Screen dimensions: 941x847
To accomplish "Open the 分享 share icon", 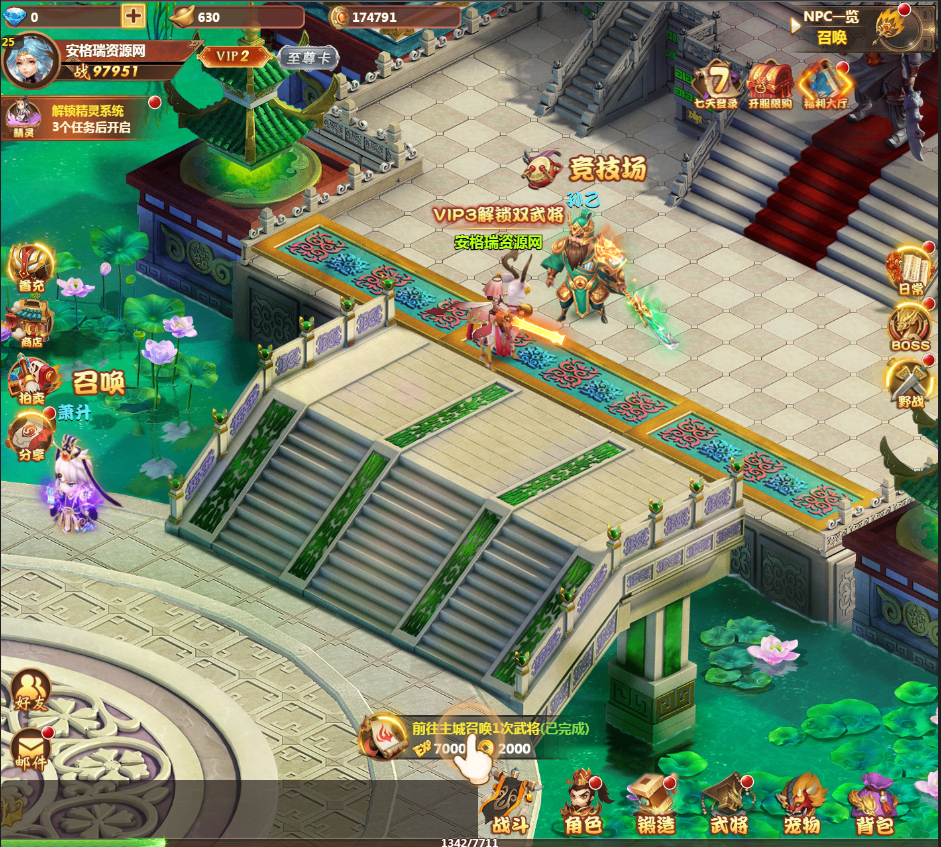I will [x=30, y=435].
